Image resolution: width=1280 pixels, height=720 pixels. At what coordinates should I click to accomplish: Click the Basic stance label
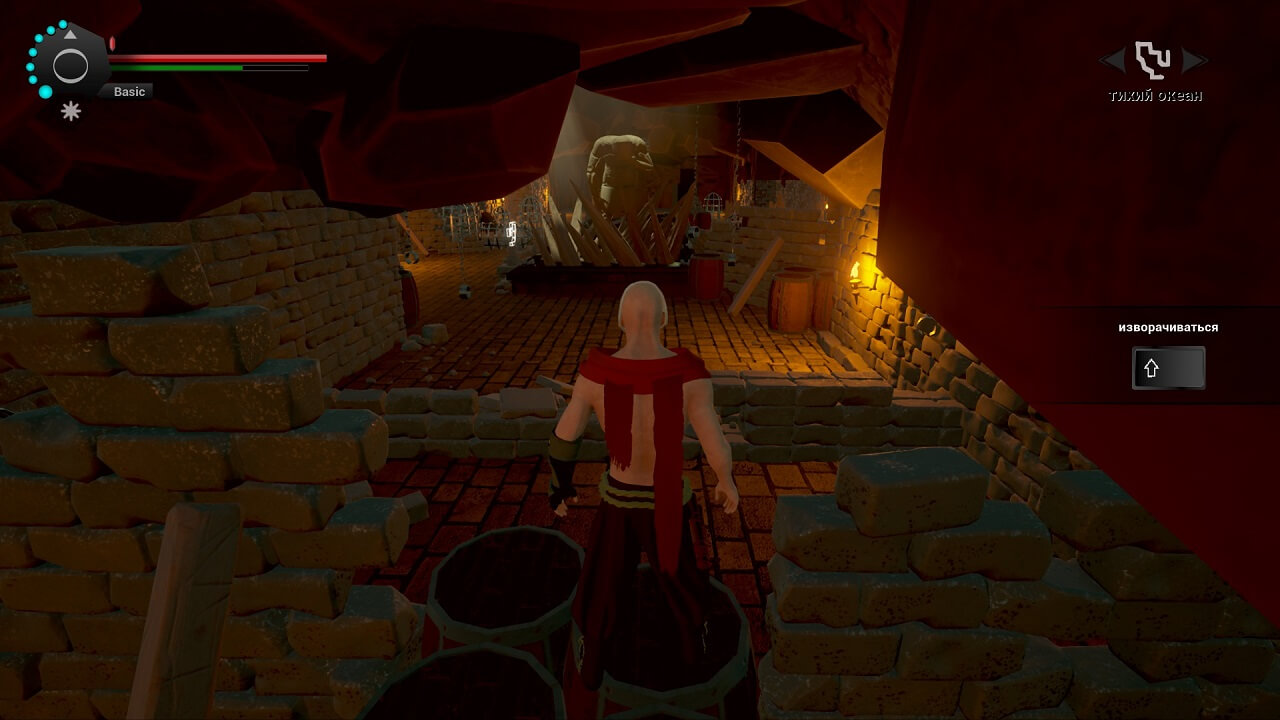click(x=129, y=92)
